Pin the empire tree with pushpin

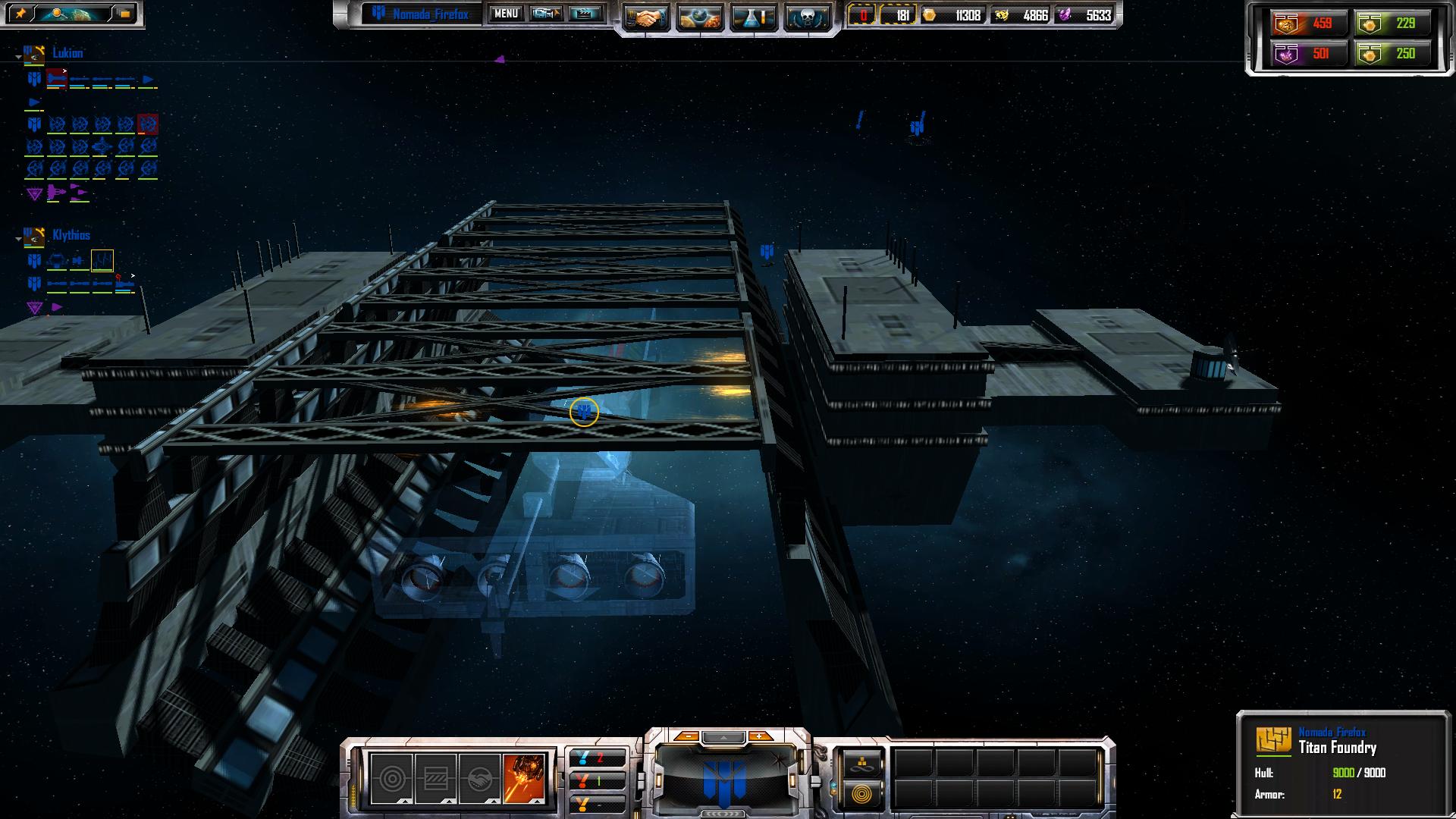20,14
